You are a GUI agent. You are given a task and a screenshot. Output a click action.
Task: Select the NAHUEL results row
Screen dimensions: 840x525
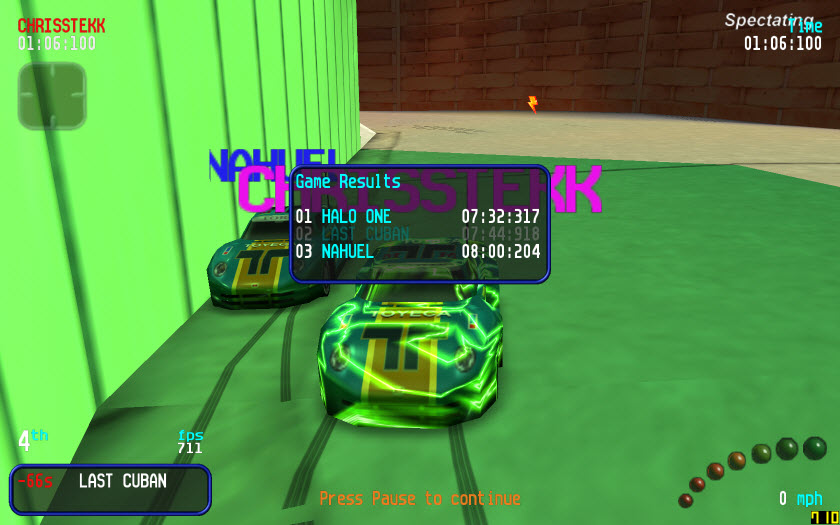(418, 252)
